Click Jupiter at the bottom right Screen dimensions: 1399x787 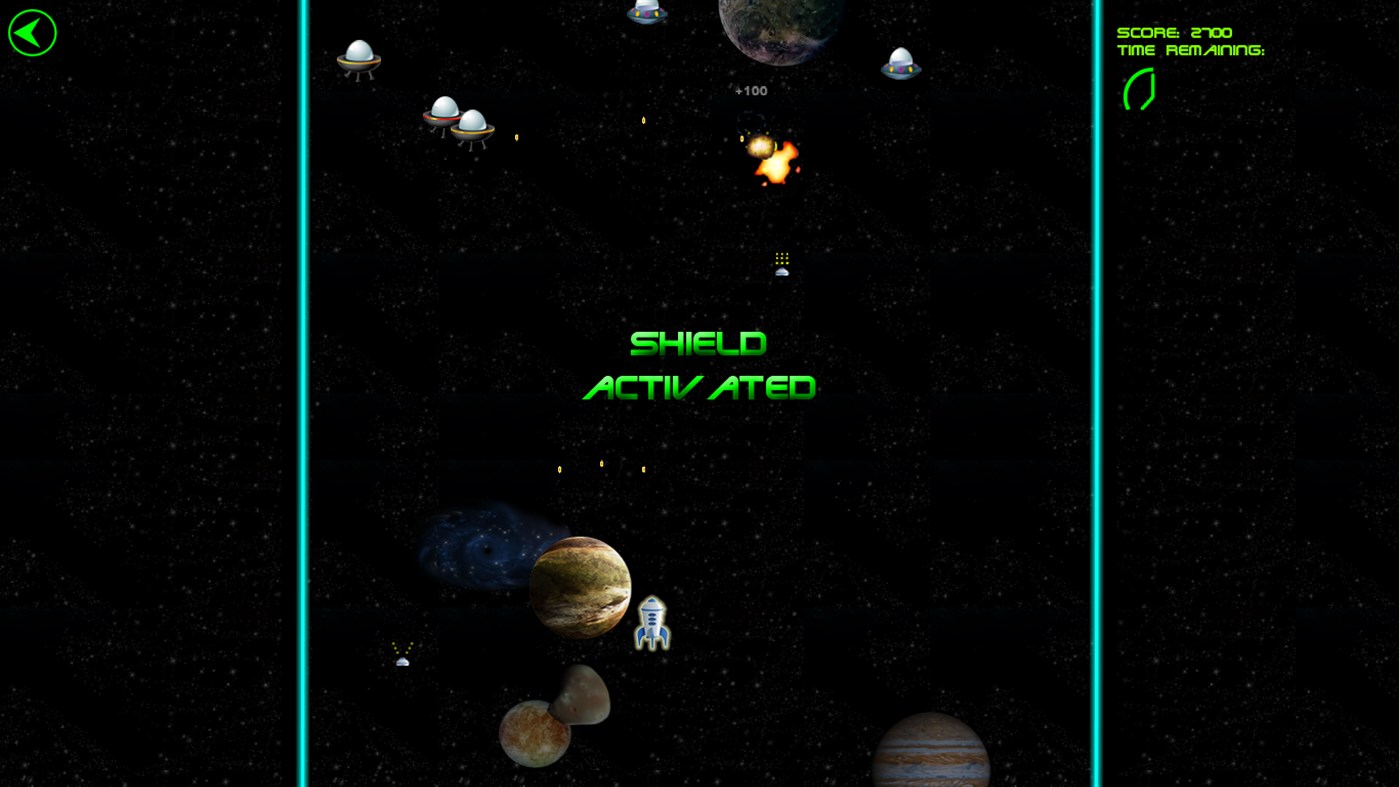(x=929, y=751)
